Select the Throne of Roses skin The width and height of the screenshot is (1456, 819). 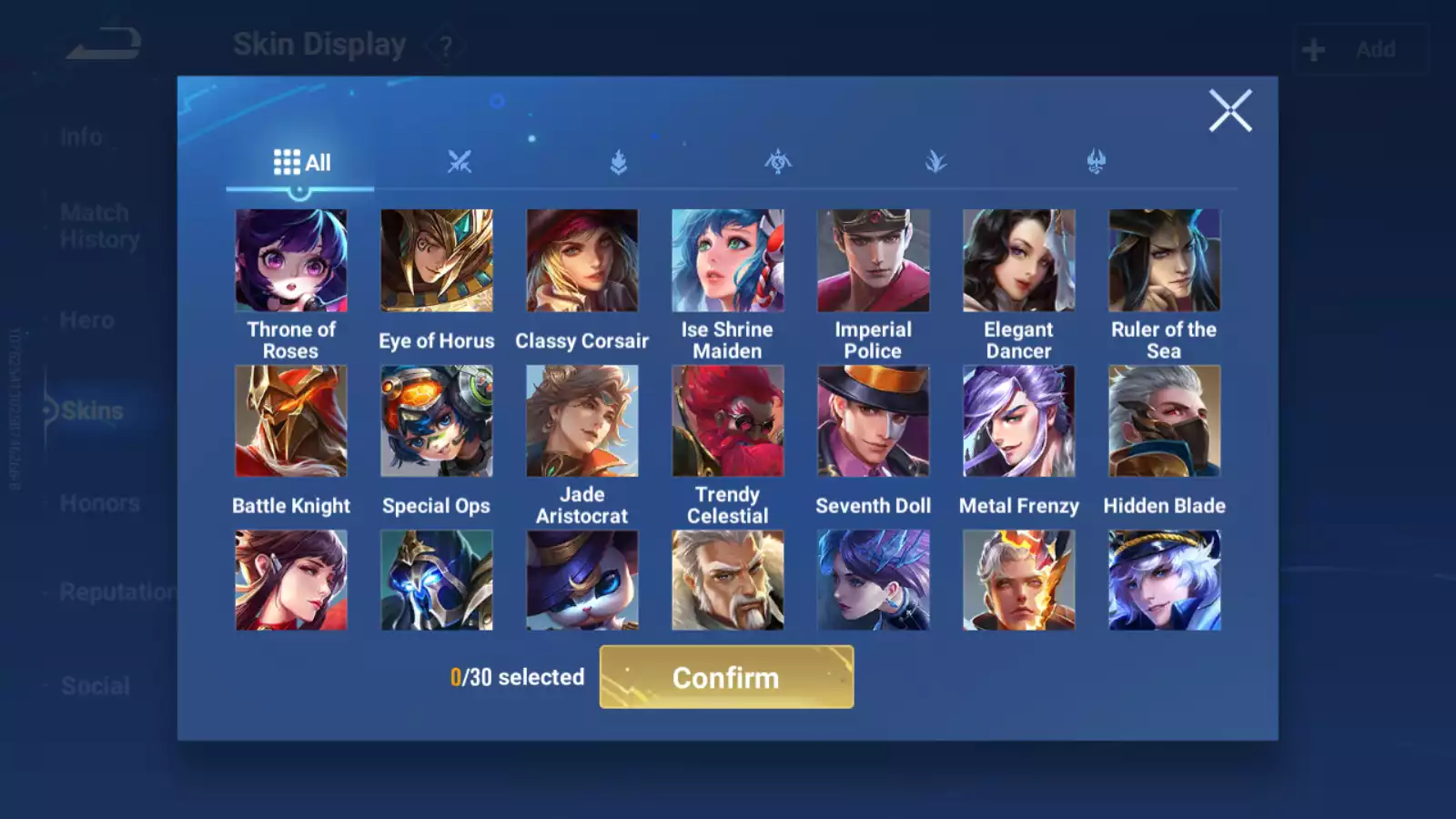pos(291,261)
